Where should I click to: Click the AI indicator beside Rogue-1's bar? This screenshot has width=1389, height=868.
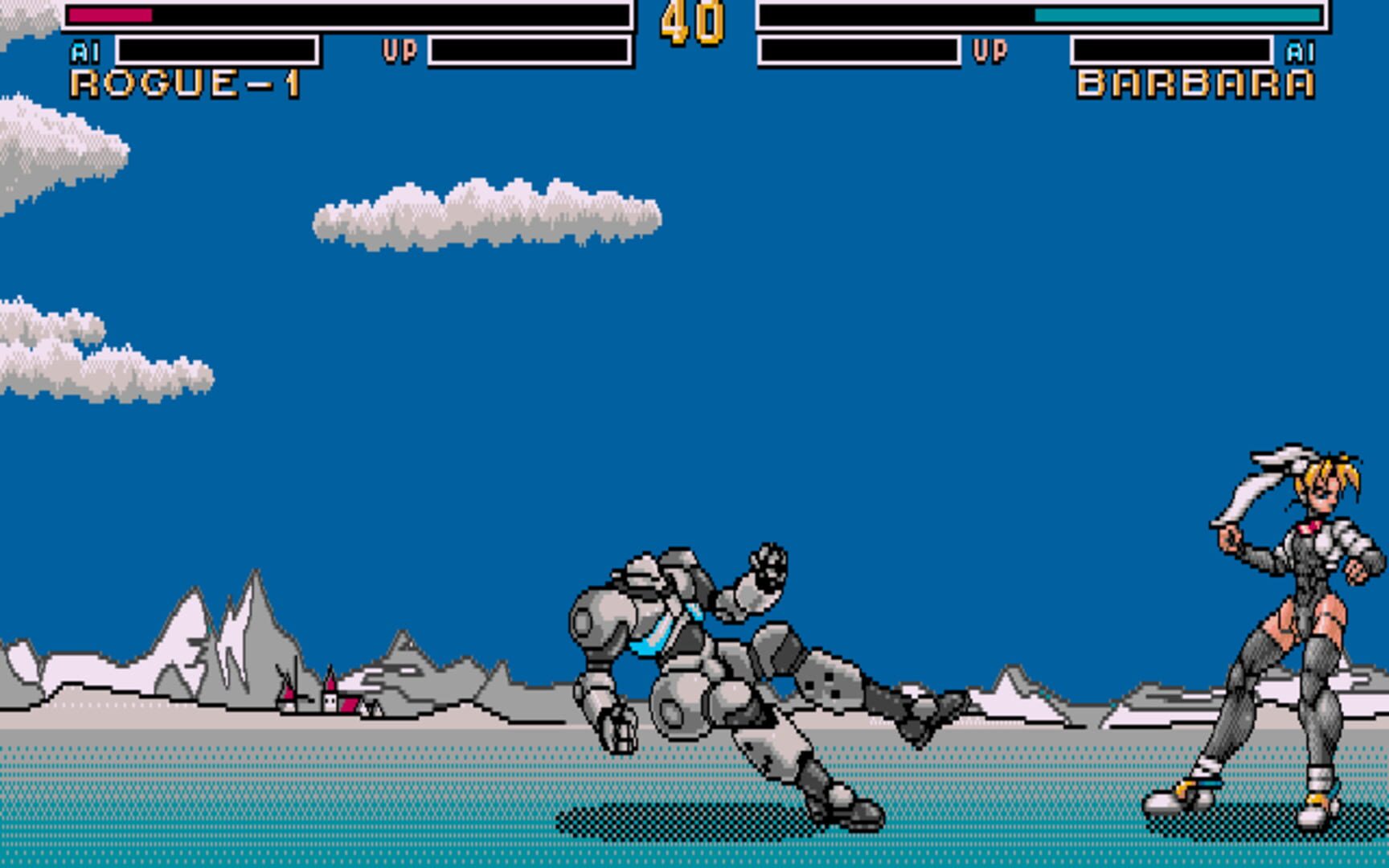(x=83, y=50)
